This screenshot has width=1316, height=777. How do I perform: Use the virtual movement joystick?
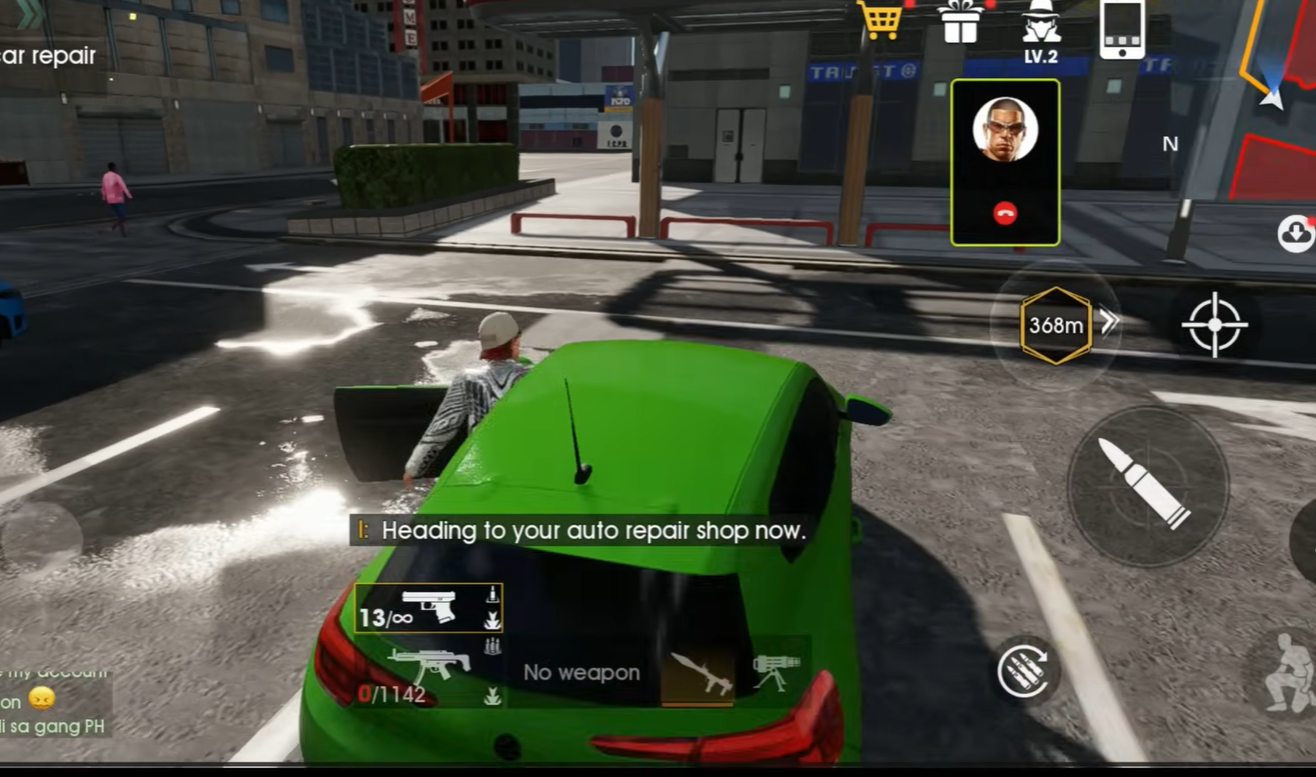tap(40, 540)
